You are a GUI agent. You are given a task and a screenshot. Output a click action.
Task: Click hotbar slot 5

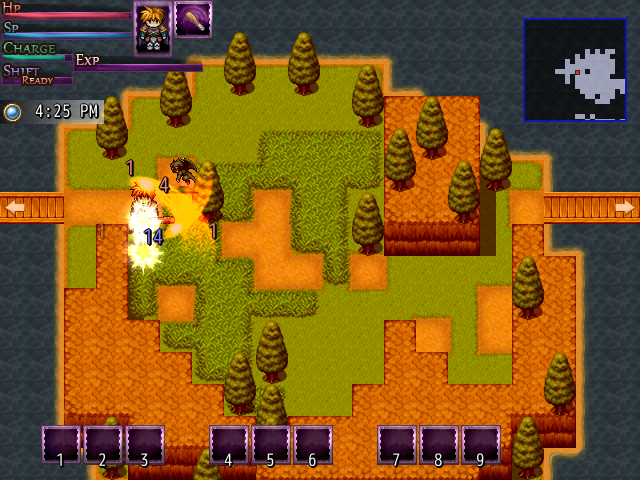[x=271, y=445]
